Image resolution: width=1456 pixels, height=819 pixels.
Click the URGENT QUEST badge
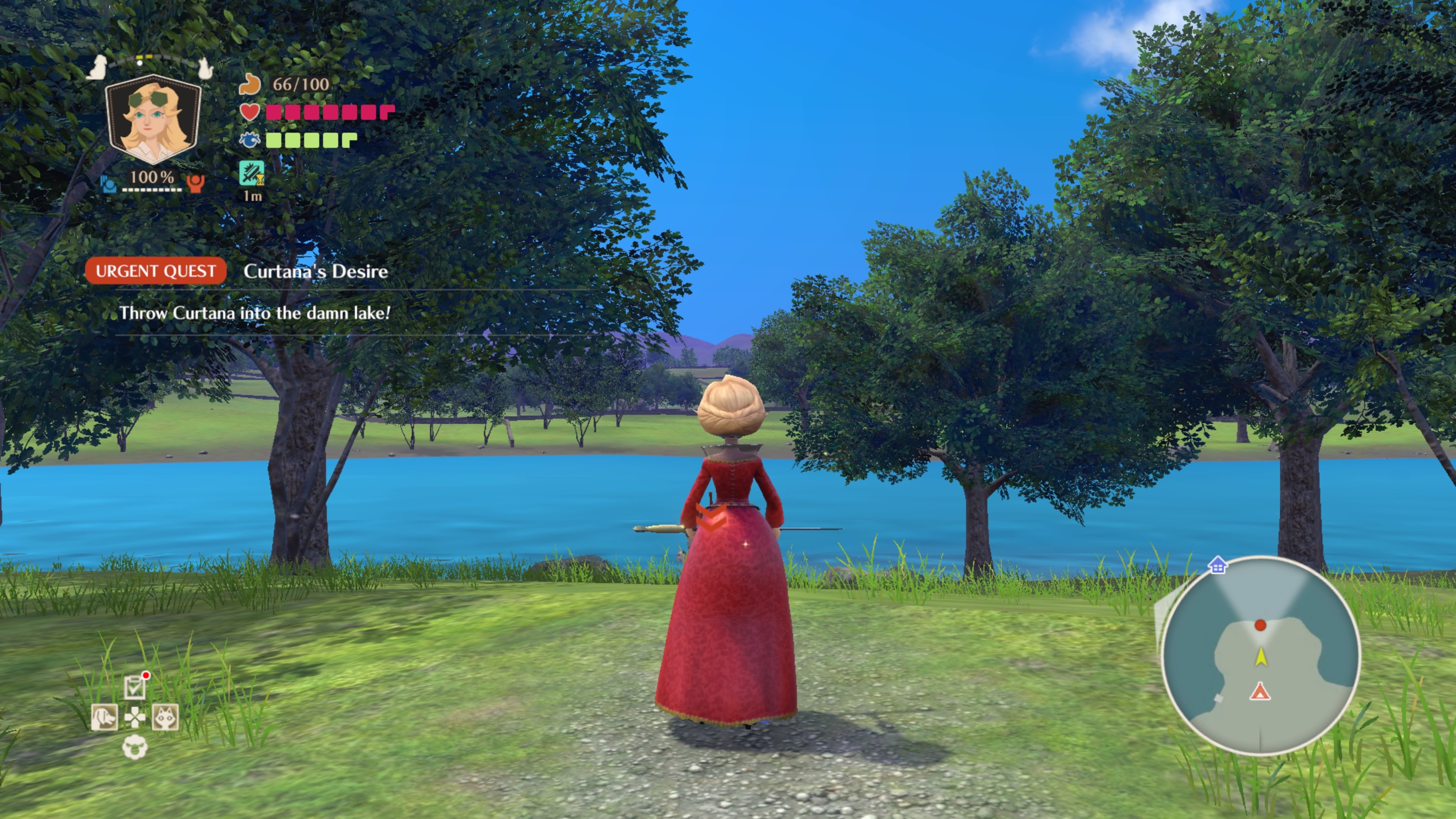155,271
